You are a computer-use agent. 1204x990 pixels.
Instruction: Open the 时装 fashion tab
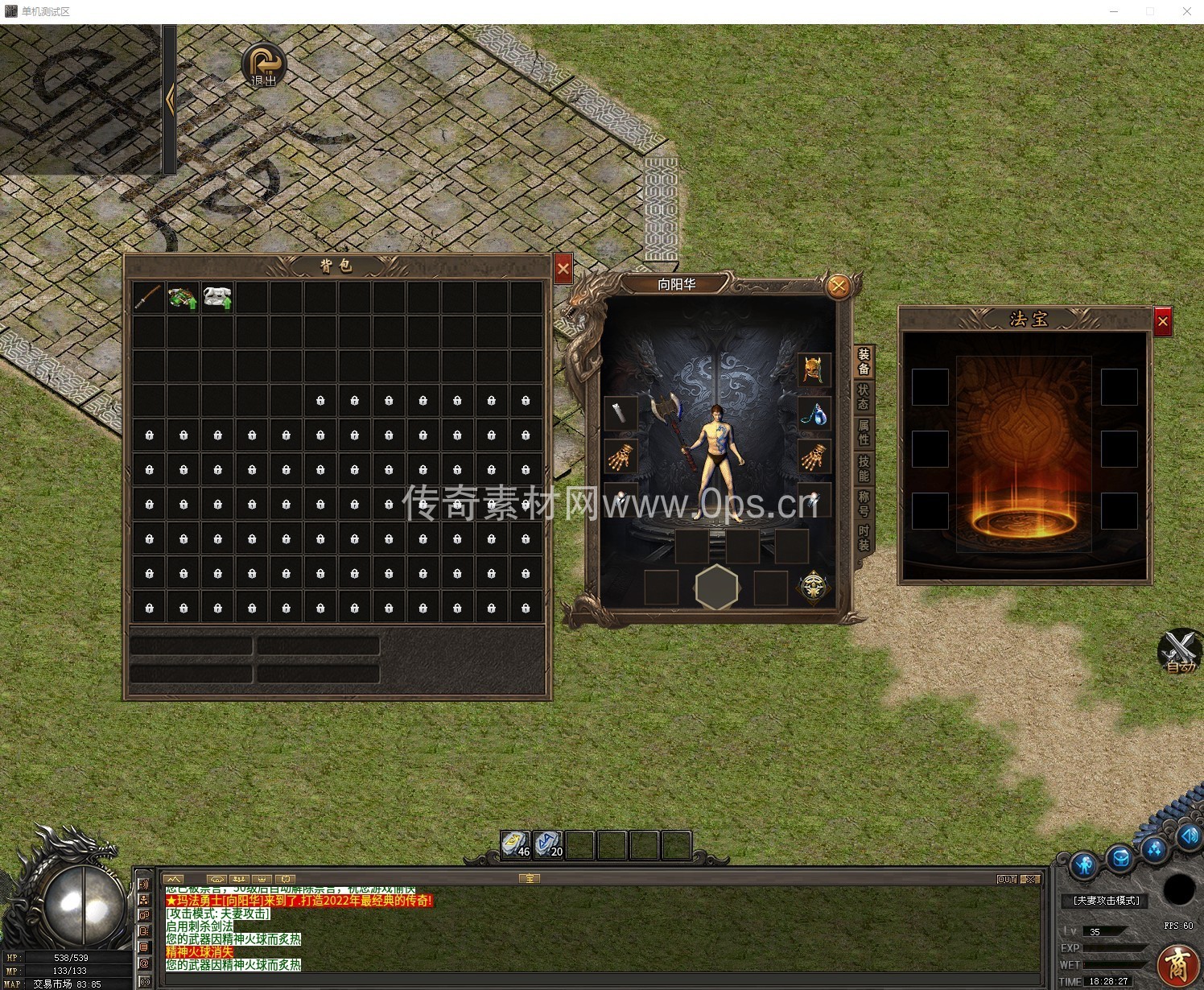pos(864,538)
